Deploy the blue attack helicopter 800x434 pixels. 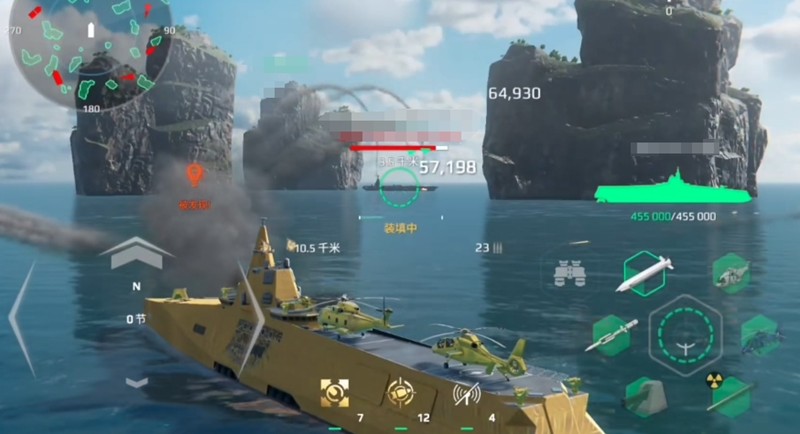pos(760,336)
